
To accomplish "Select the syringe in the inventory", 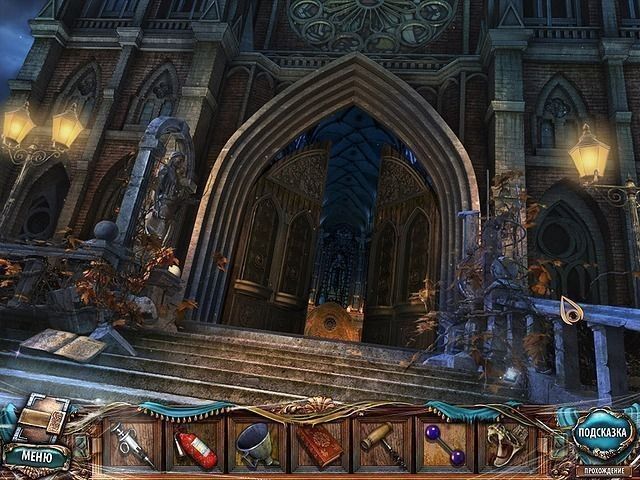I will click(x=132, y=445).
